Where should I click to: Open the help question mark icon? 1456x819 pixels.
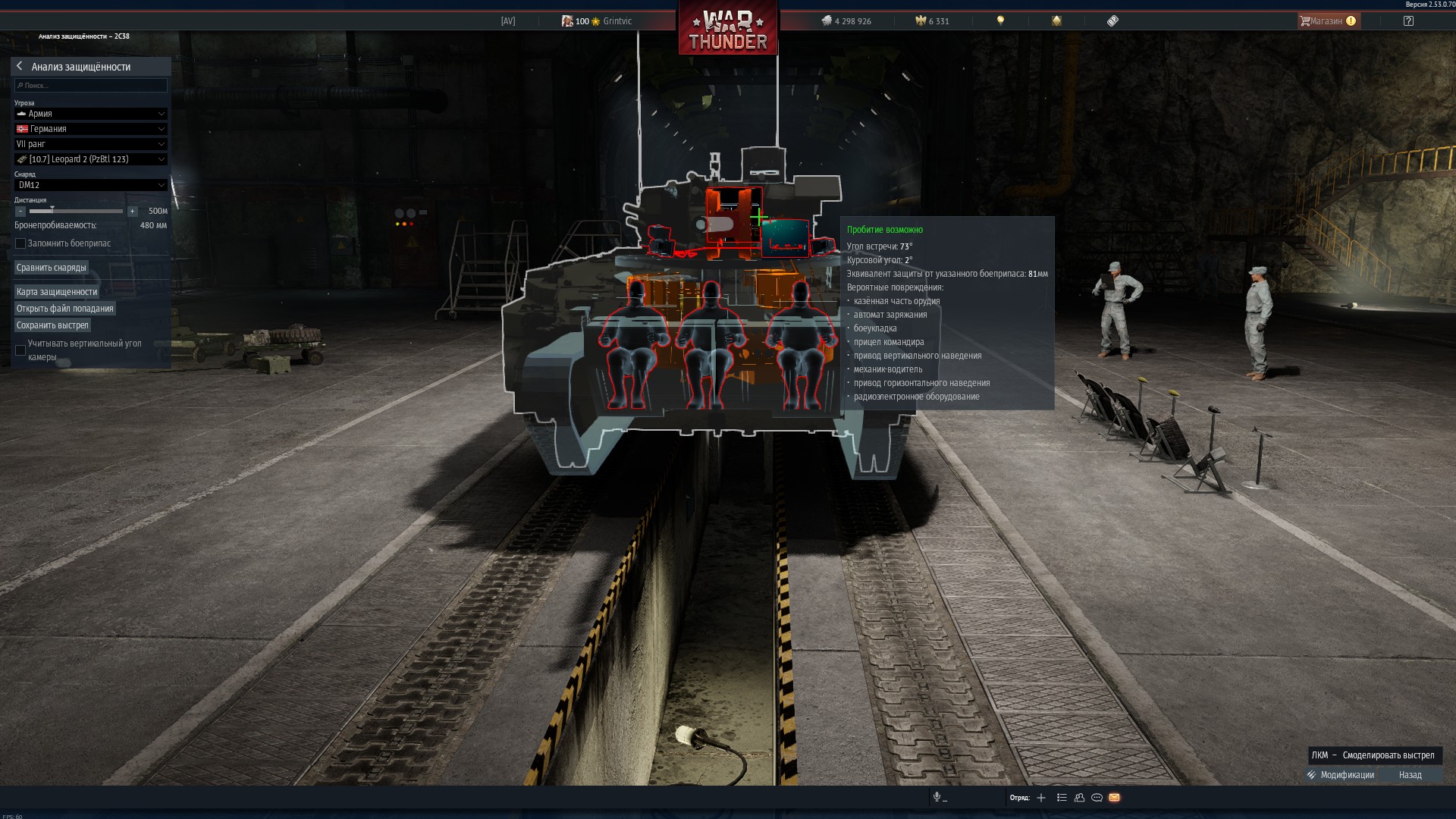(1408, 21)
